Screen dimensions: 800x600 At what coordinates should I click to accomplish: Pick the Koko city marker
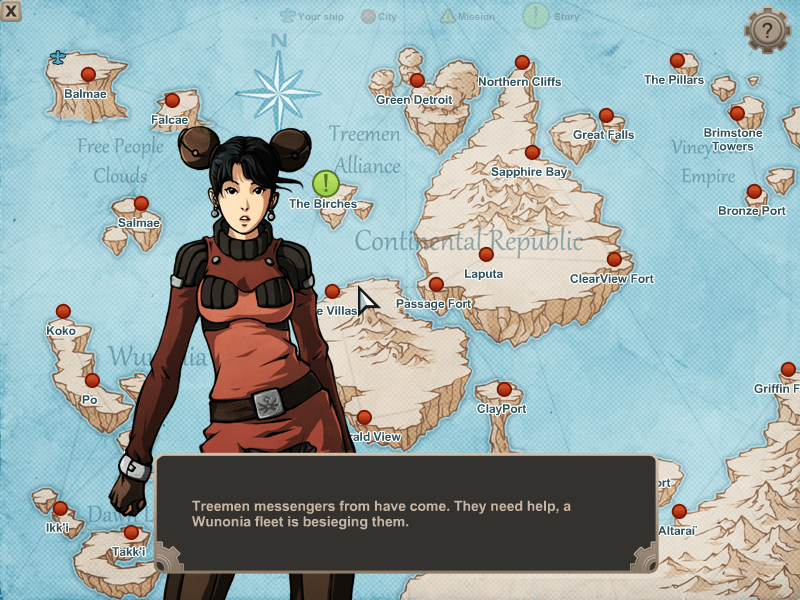pyautogui.click(x=63, y=311)
